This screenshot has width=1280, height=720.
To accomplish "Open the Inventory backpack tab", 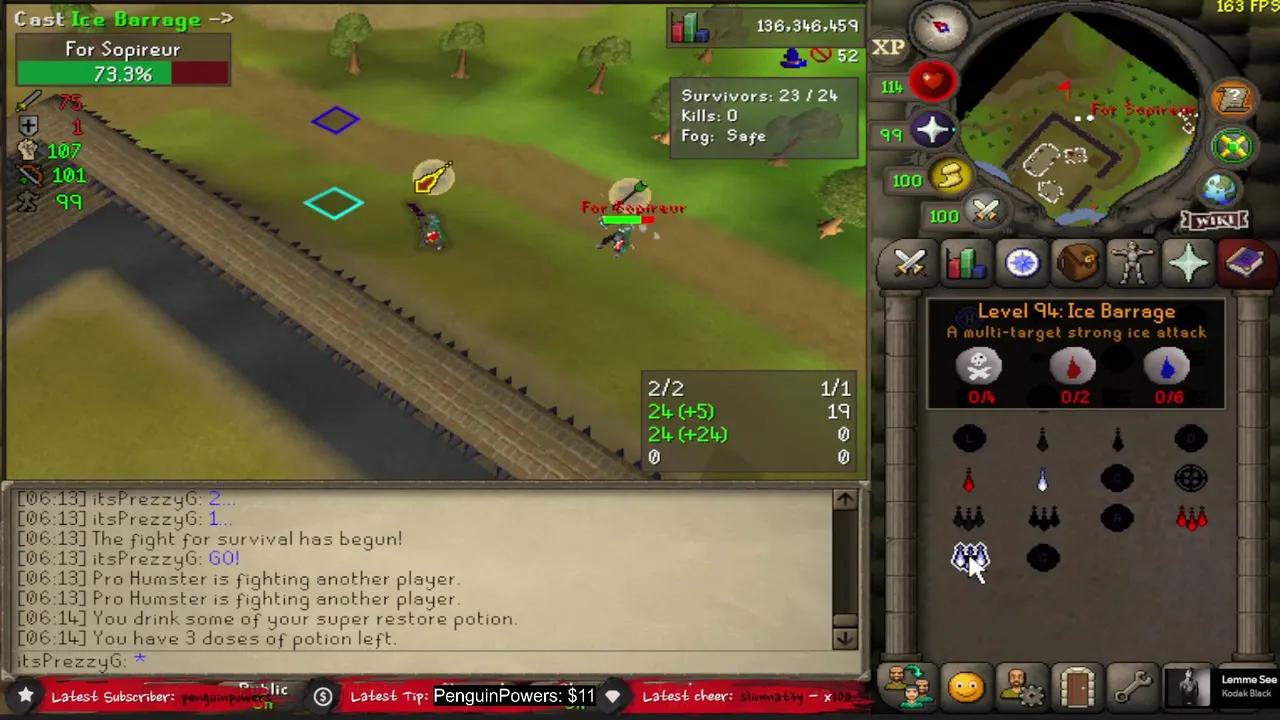I will [1076, 262].
